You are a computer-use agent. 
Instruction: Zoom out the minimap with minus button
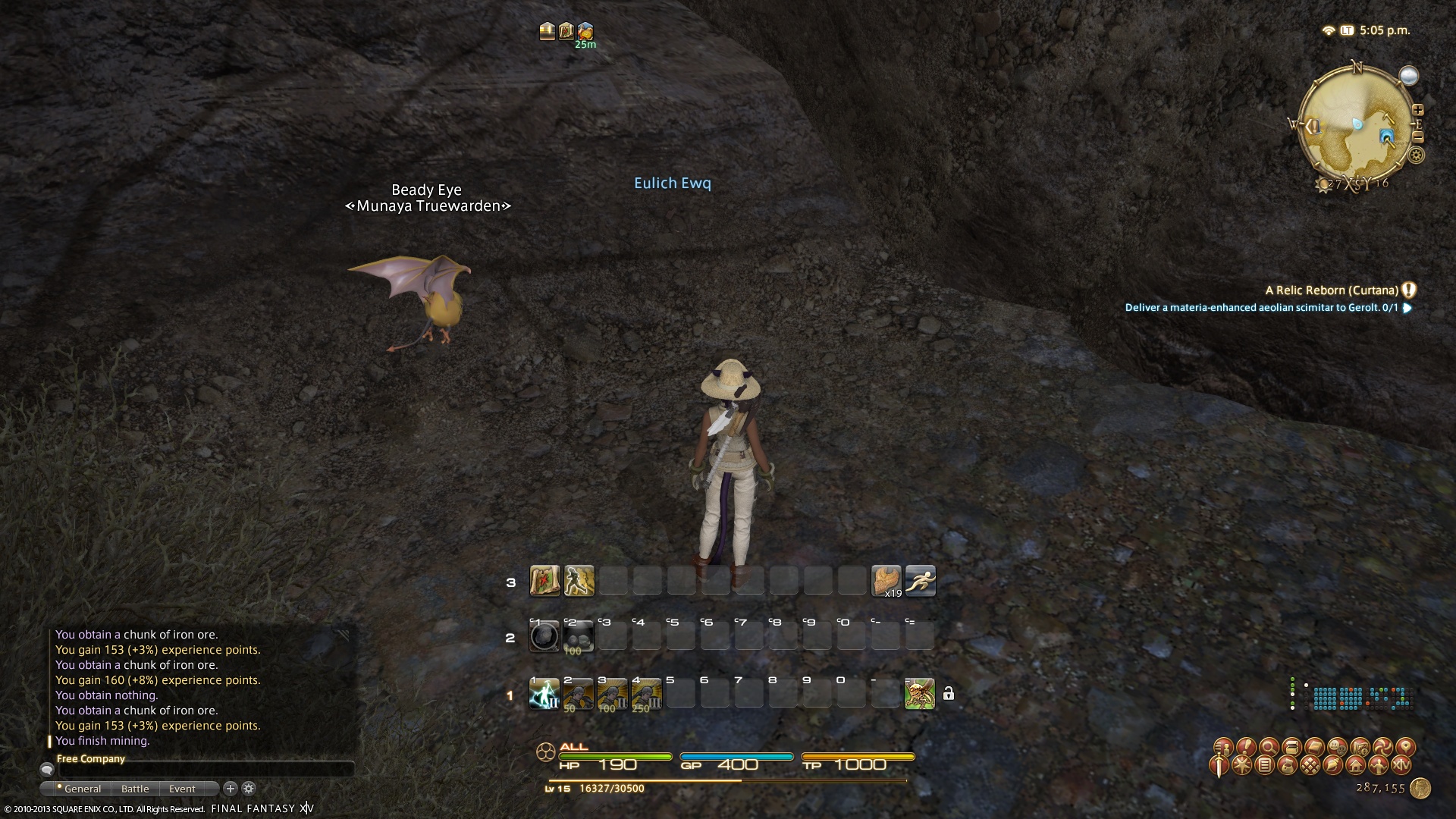pyautogui.click(x=1417, y=137)
